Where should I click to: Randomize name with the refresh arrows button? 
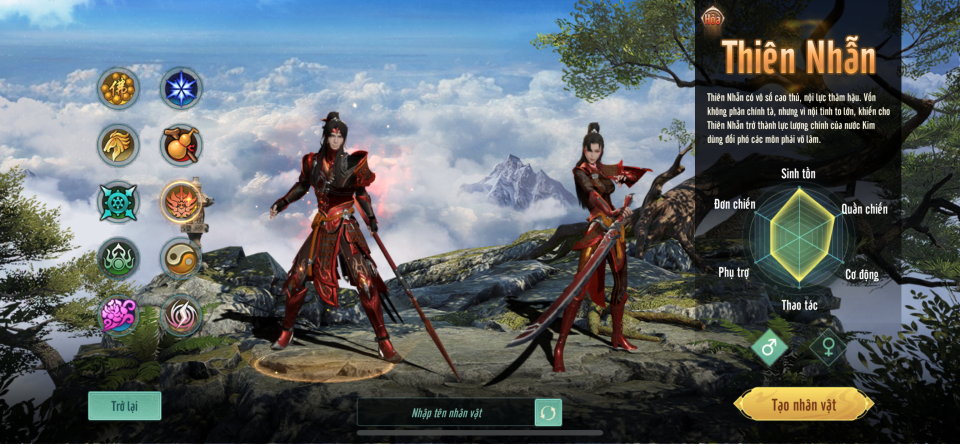[x=548, y=412]
